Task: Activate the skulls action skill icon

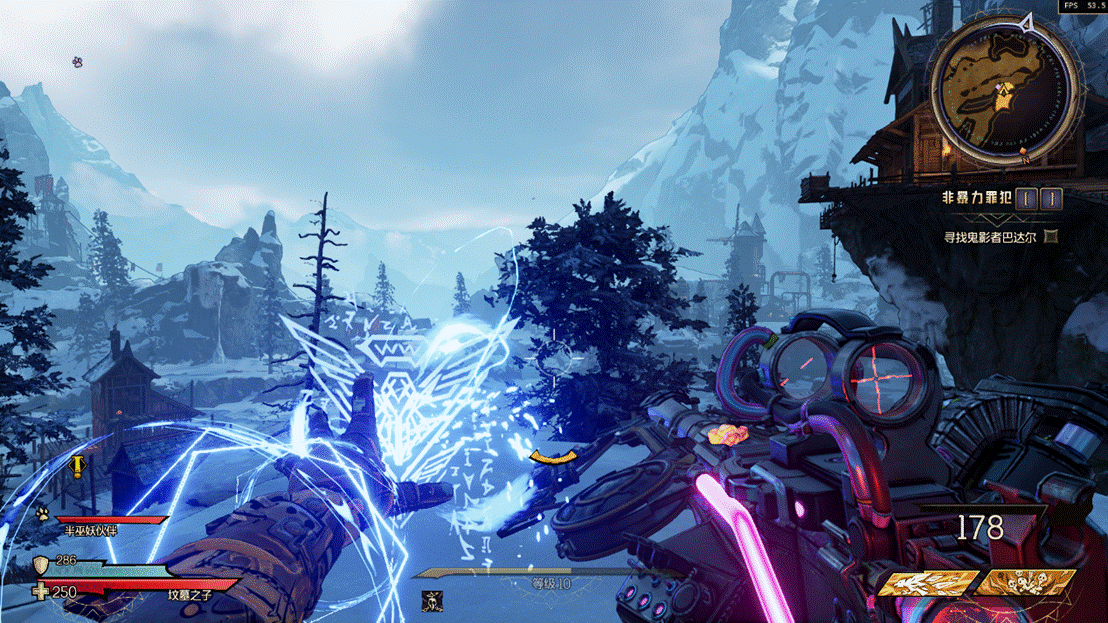Action: click(1025, 582)
